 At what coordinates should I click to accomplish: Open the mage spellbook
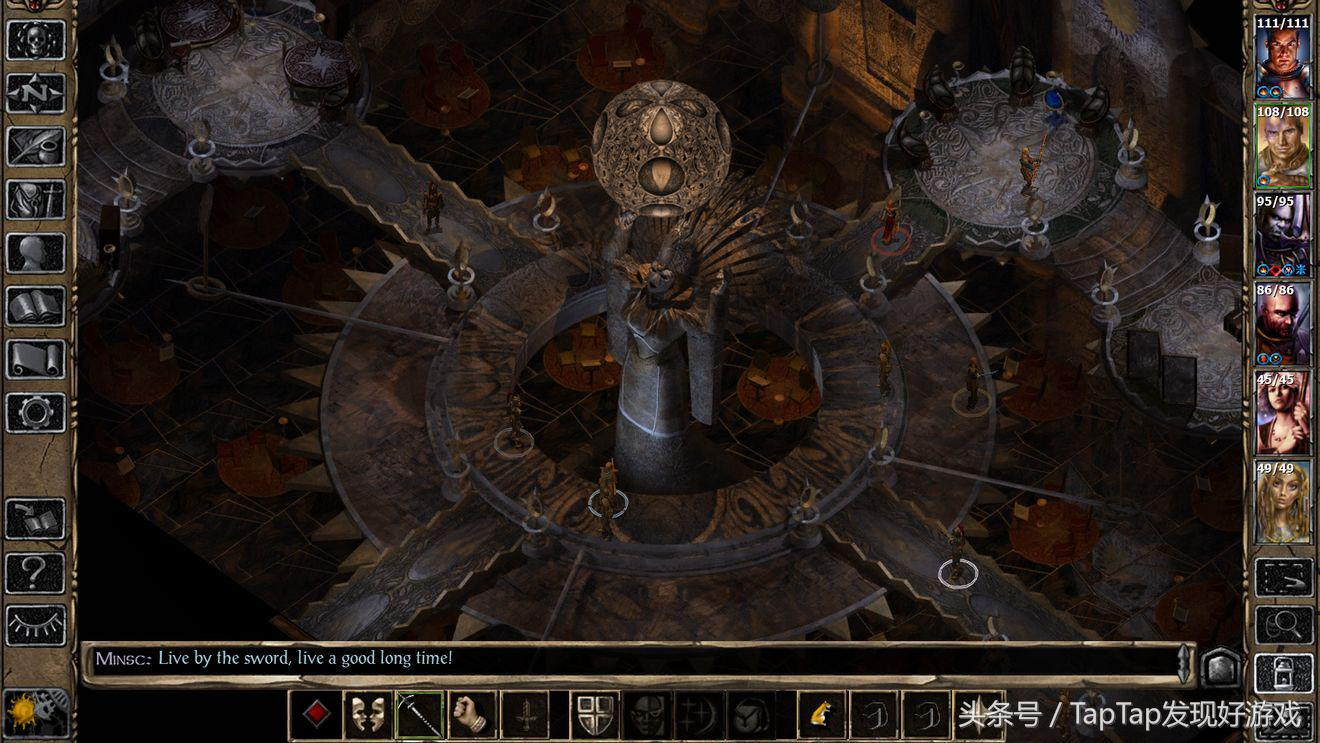coord(35,306)
